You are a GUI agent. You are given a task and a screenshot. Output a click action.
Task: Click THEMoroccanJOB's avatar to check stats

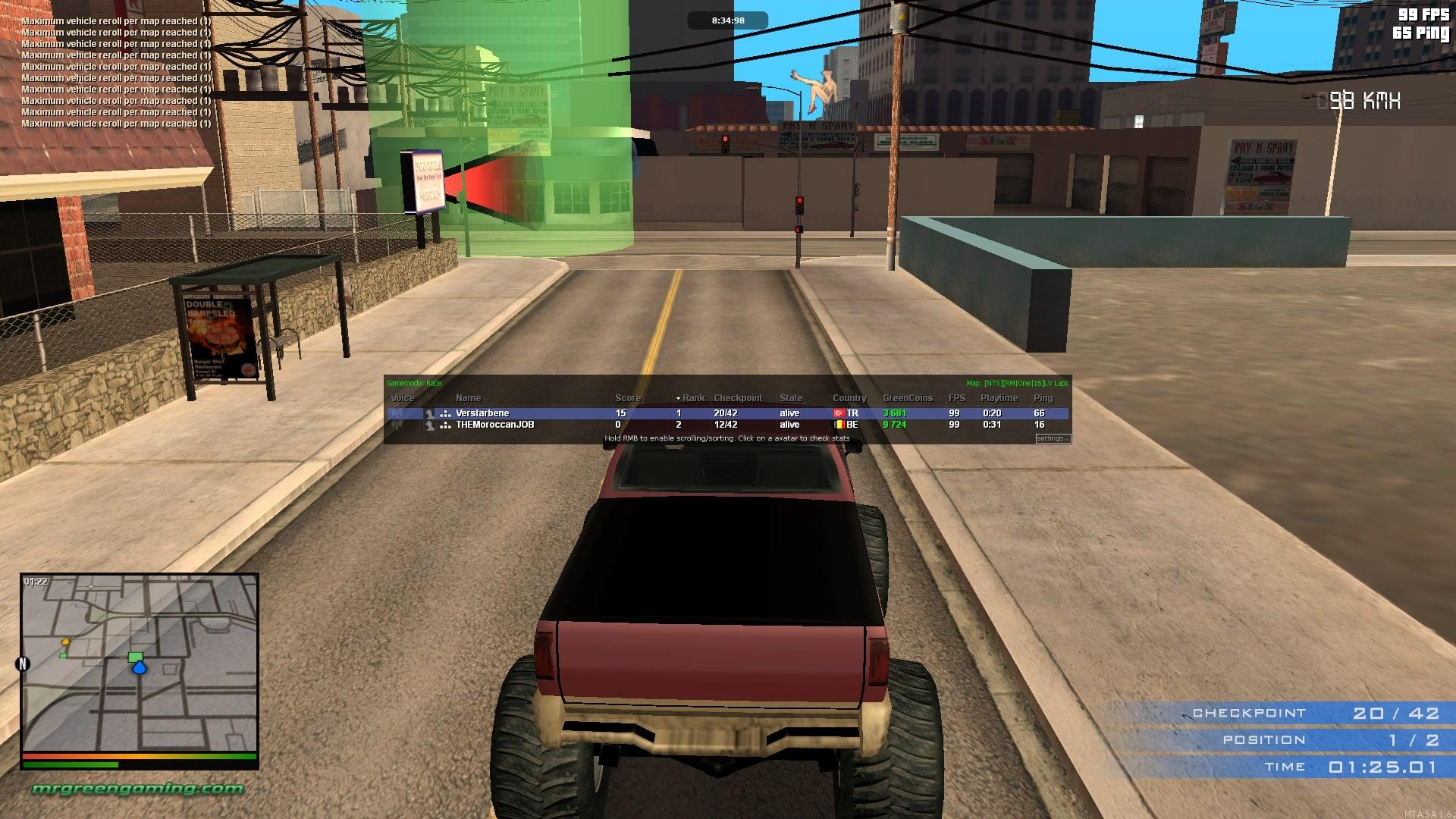coord(430,425)
